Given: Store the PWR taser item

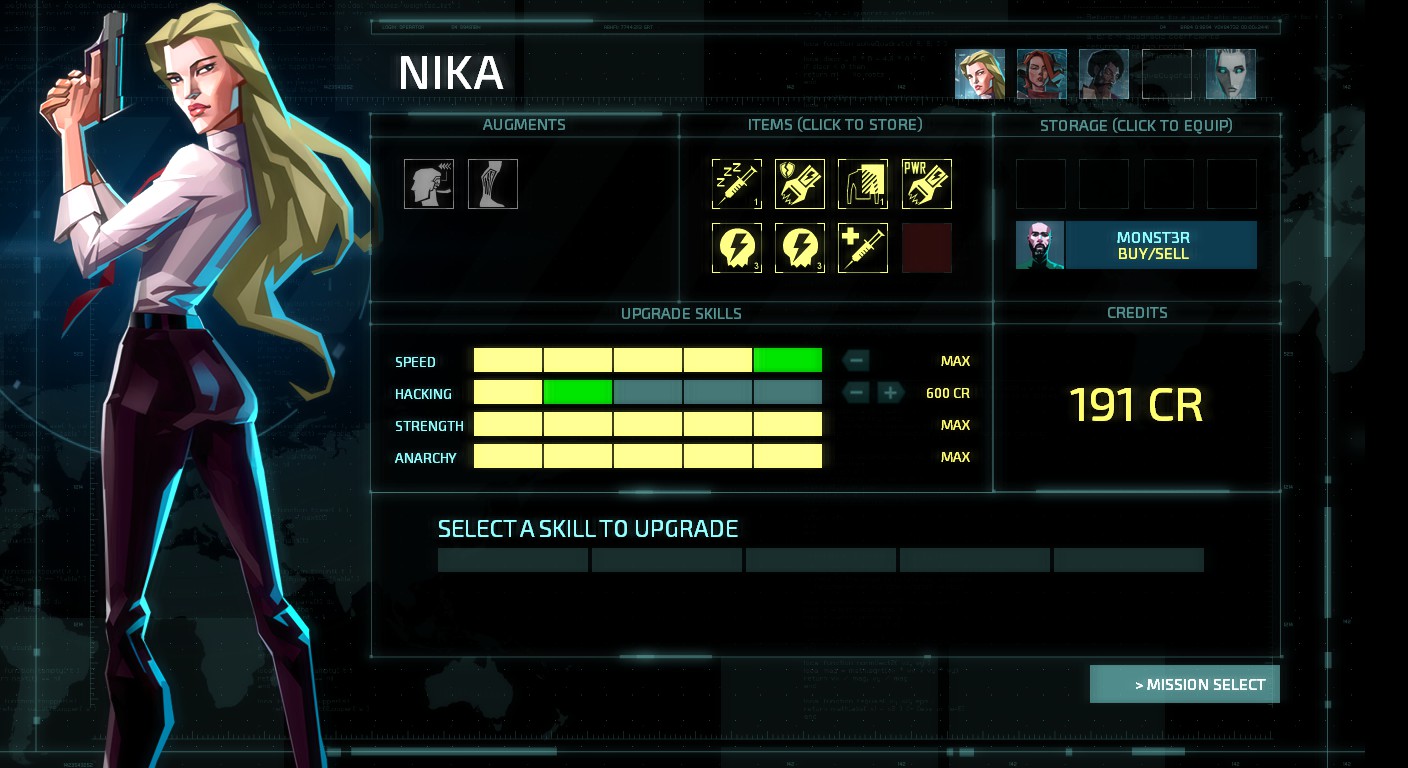Looking at the screenshot, I should [927, 184].
